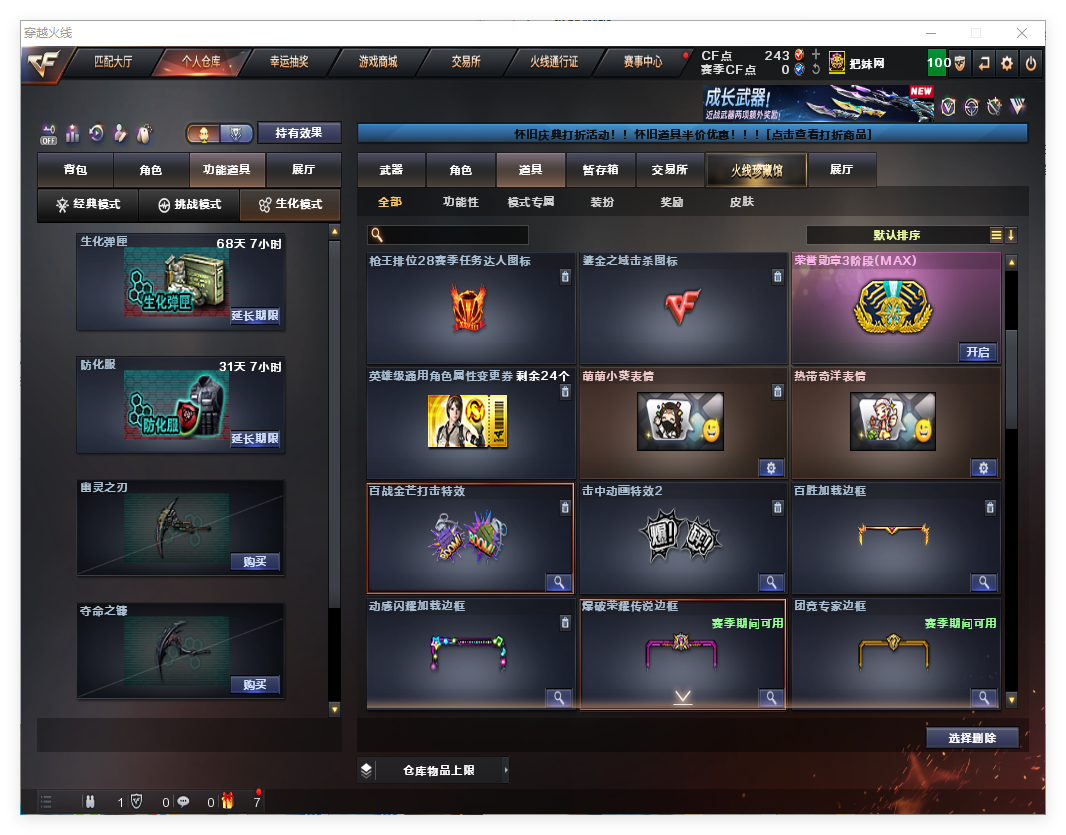Click the 选择删除 button
The width and height of the screenshot is (1066, 835).
click(x=972, y=738)
